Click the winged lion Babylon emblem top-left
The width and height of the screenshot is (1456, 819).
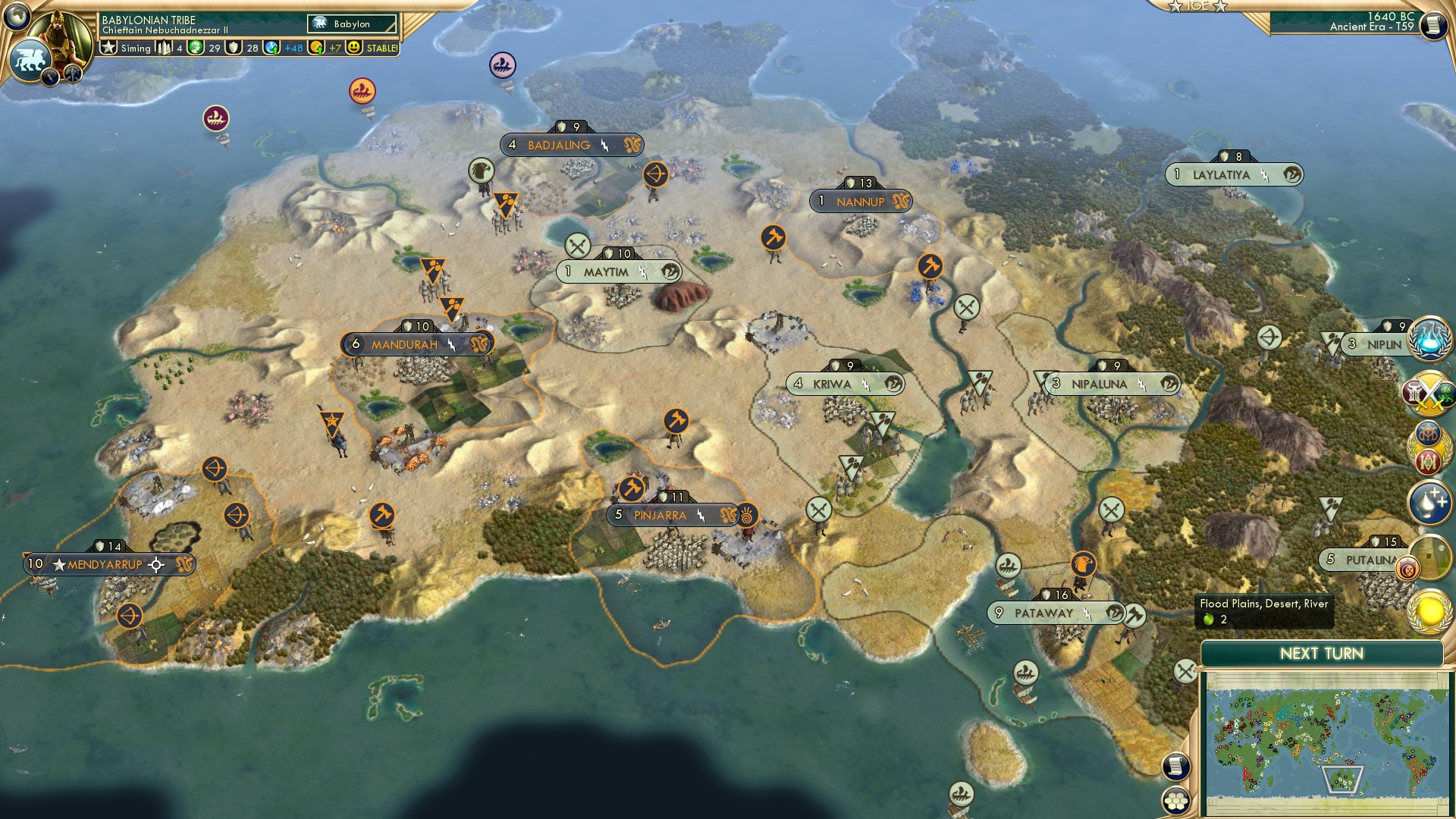30,61
